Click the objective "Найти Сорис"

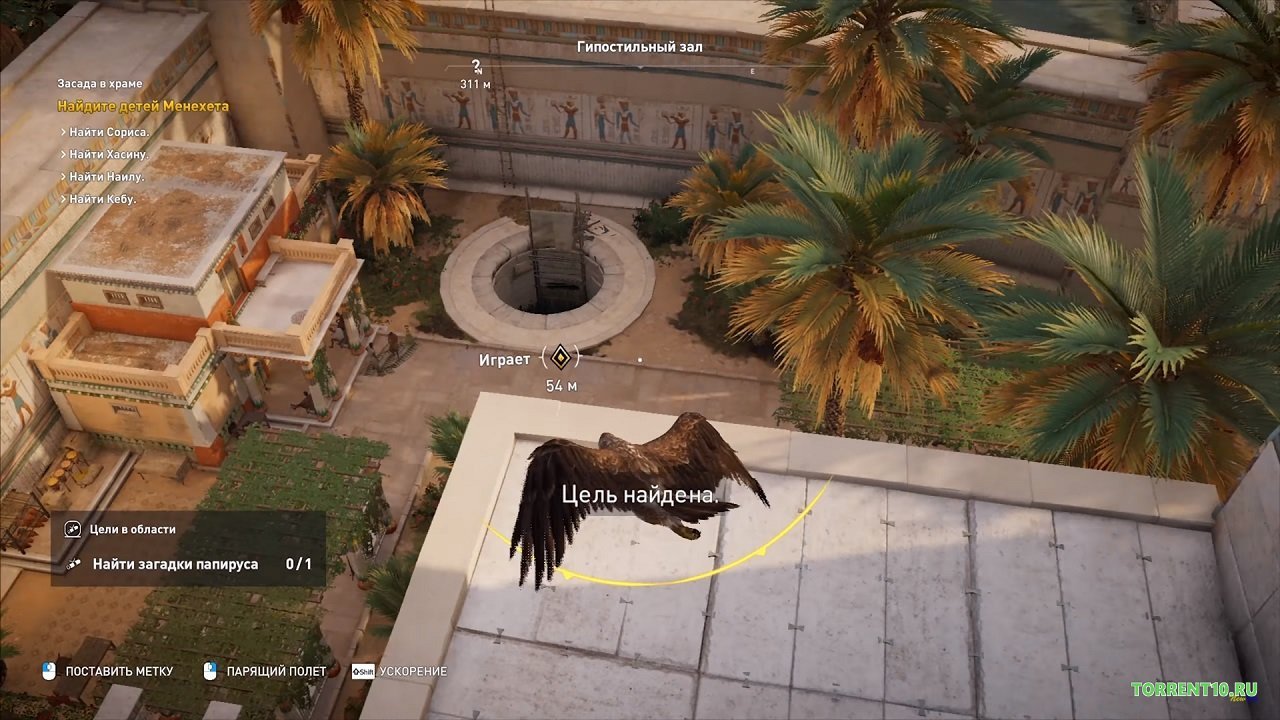(108, 132)
